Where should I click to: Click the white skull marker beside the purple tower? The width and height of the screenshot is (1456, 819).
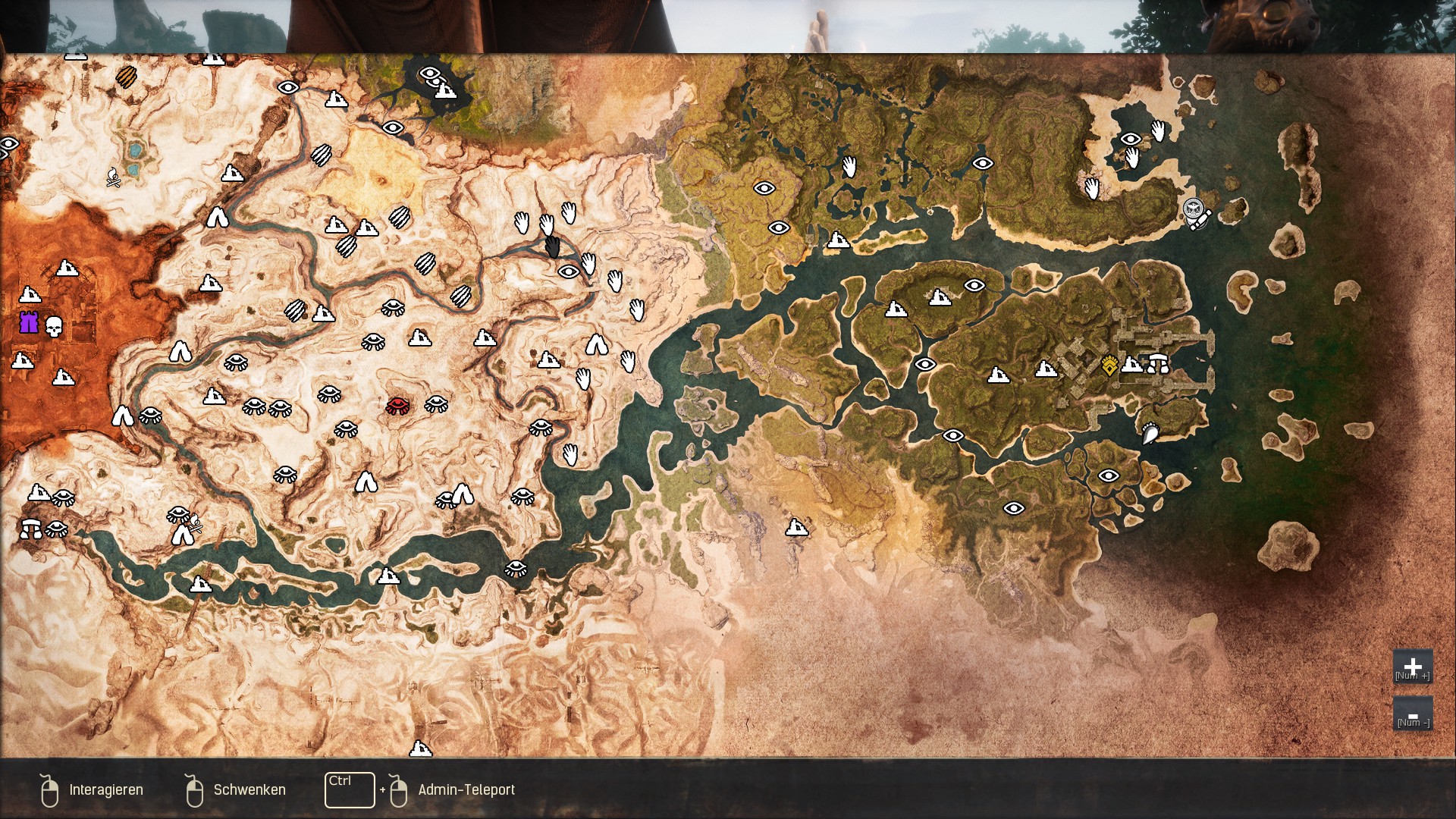[54, 327]
